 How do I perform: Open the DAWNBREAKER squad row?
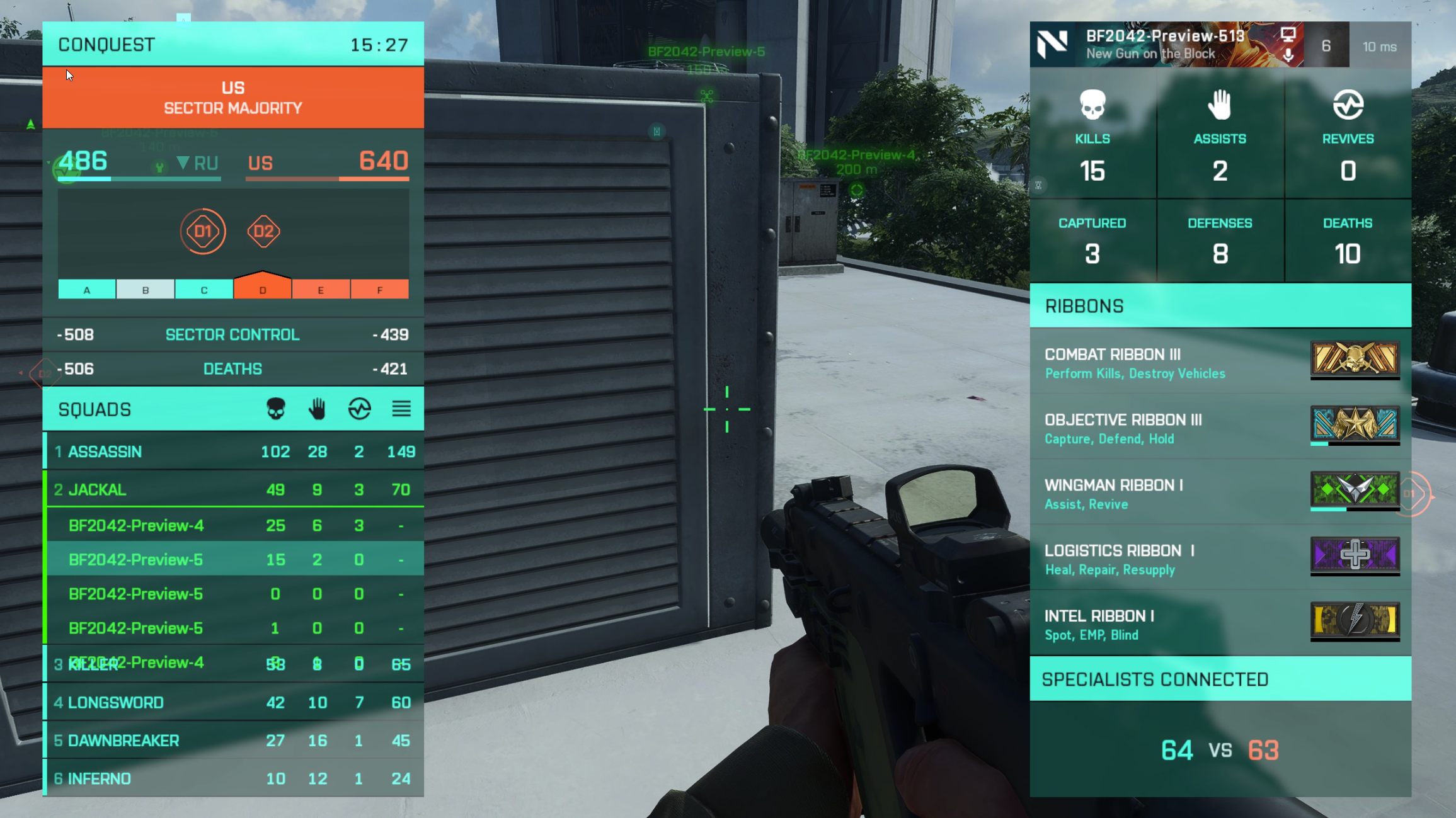coord(233,741)
